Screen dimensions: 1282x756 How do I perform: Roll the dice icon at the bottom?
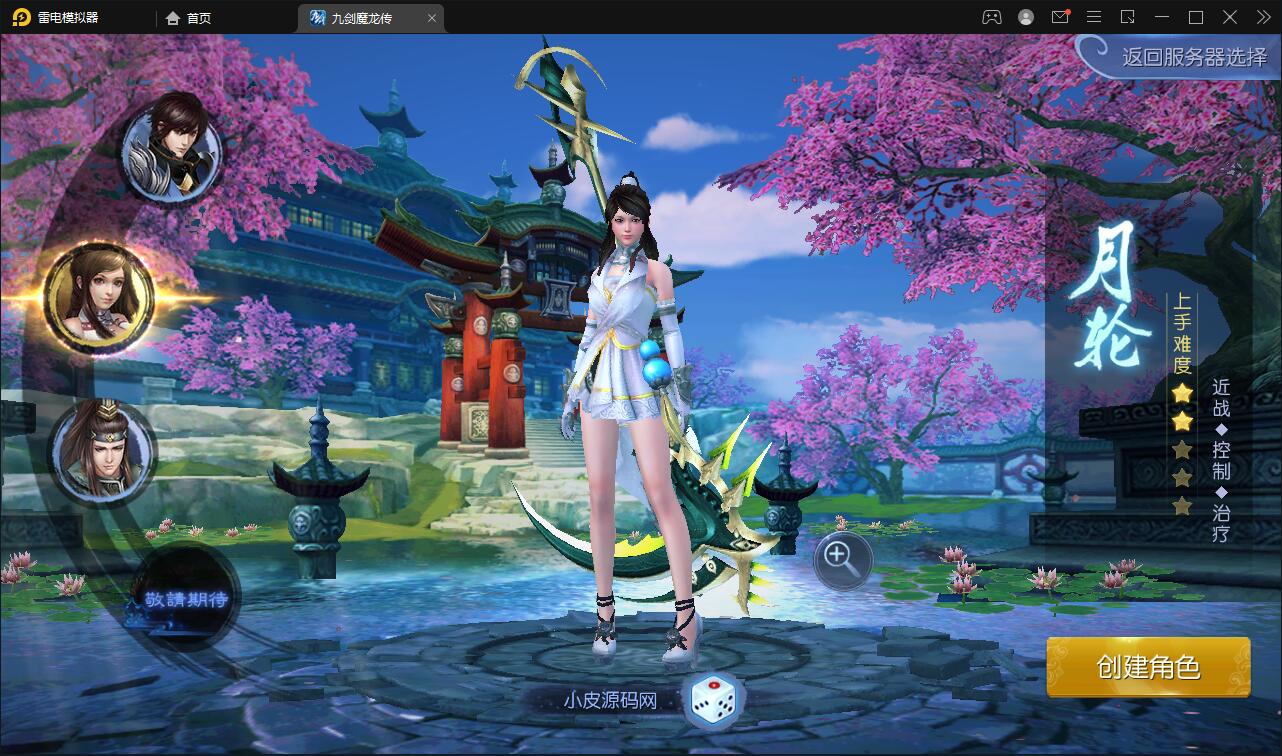(712, 703)
